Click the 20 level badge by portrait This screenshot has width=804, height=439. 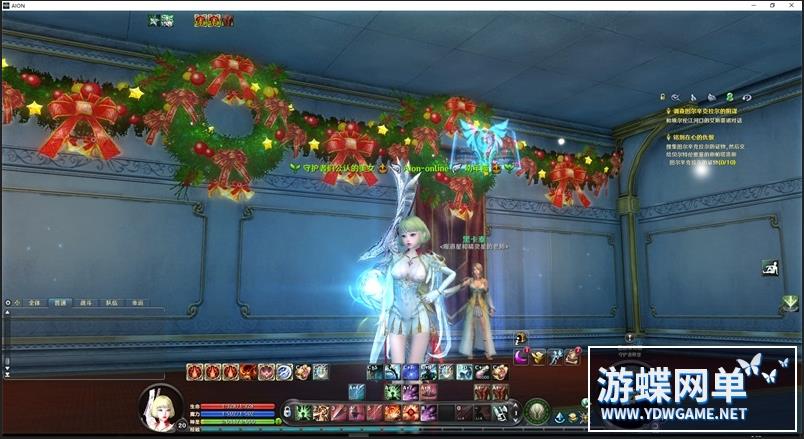pyautogui.click(x=183, y=425)
